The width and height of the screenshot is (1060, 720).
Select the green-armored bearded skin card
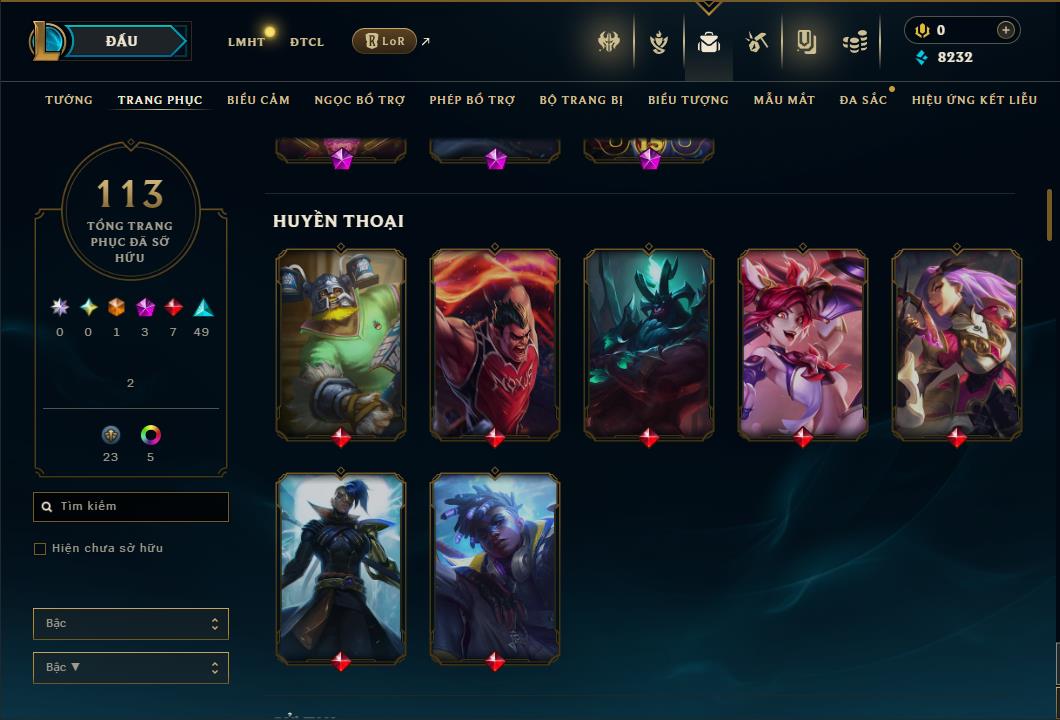[341, 342]
